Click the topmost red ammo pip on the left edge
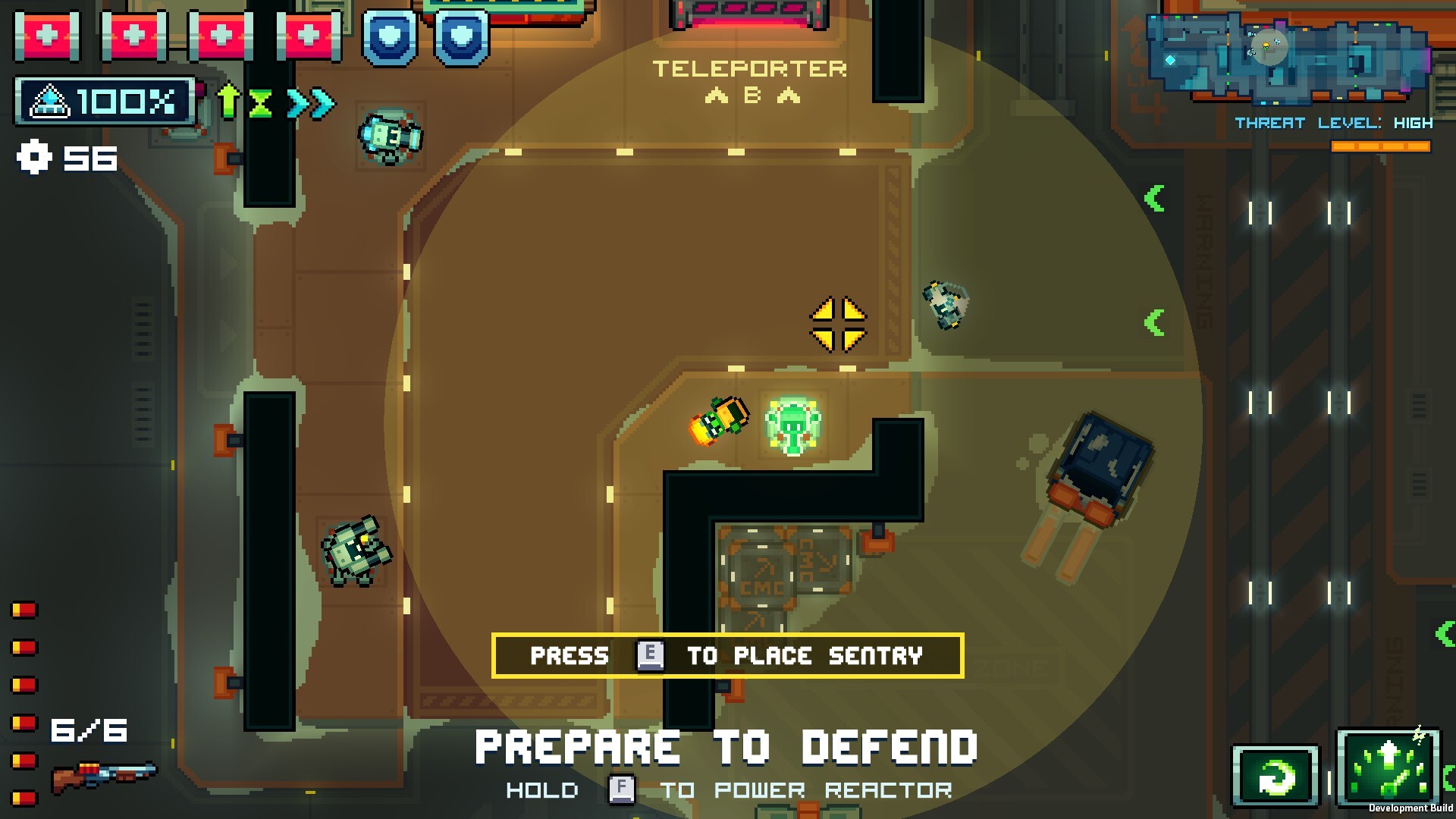Screen dimensions: 1456x819 click(24, 607)
